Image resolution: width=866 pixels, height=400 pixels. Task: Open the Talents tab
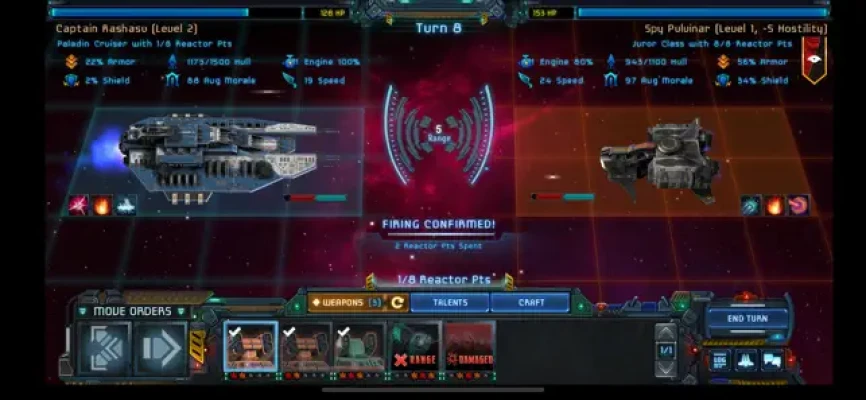coord(442,302)
